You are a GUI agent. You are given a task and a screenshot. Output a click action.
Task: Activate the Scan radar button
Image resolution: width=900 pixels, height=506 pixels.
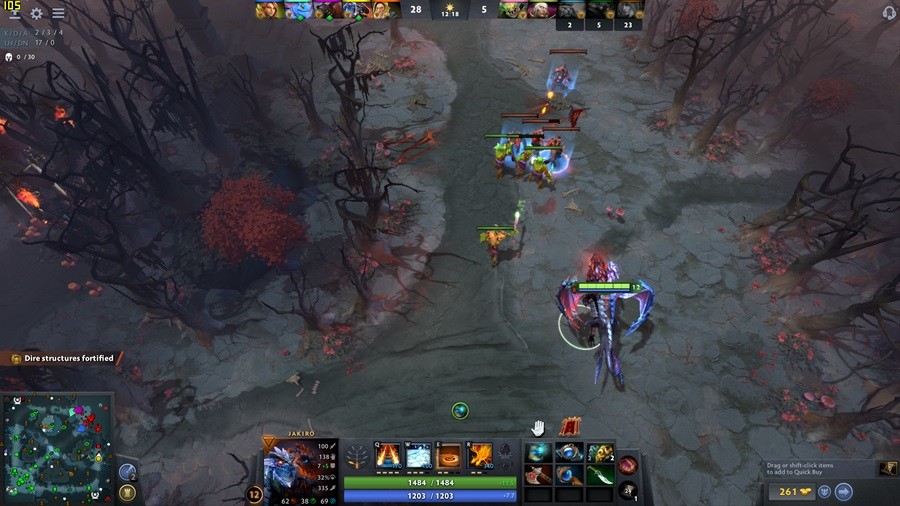tap(127, 472)
